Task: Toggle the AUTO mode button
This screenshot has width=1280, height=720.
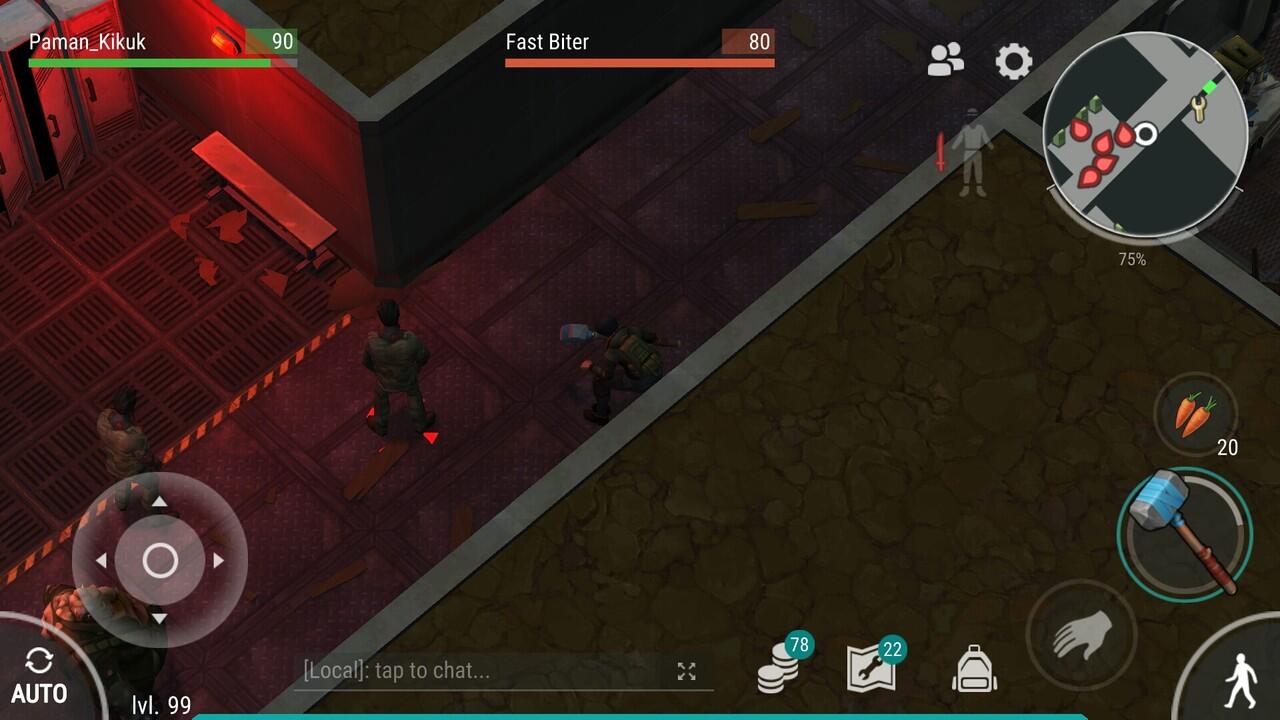Action: click(40, 676)
